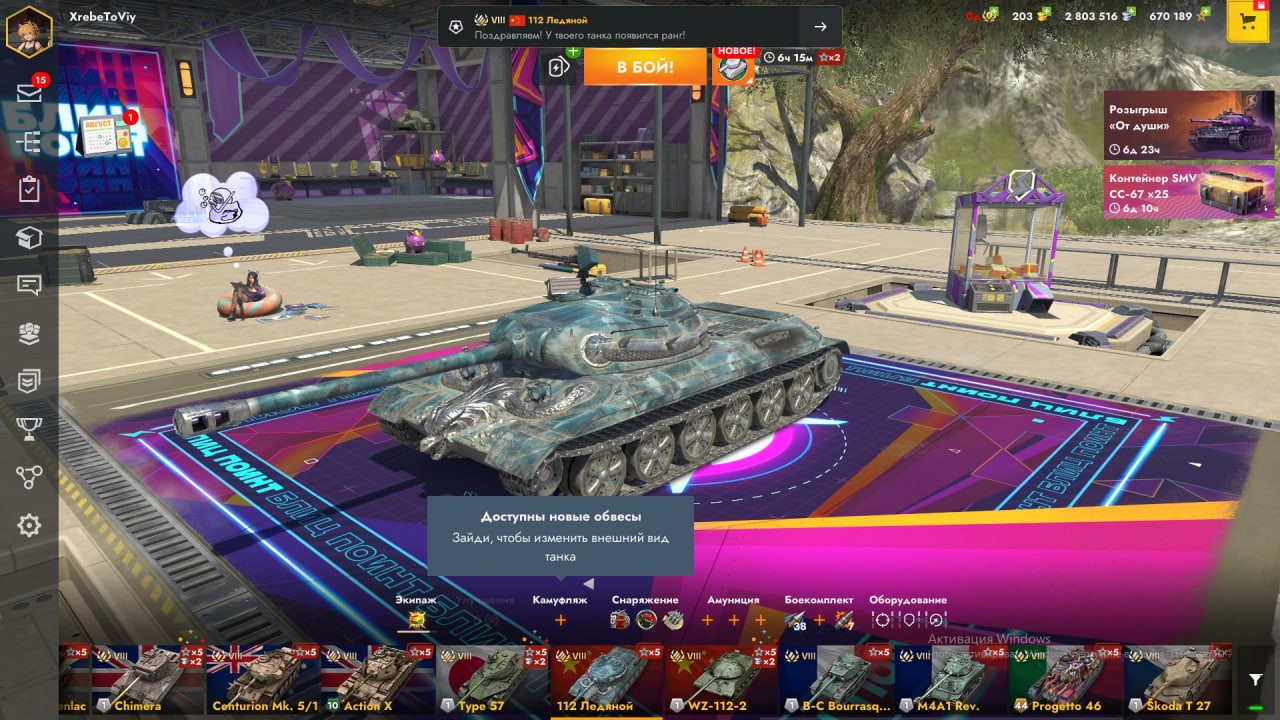
Task: Select the WZ-112-2 tank in the carousel
Action: point(722,679)
